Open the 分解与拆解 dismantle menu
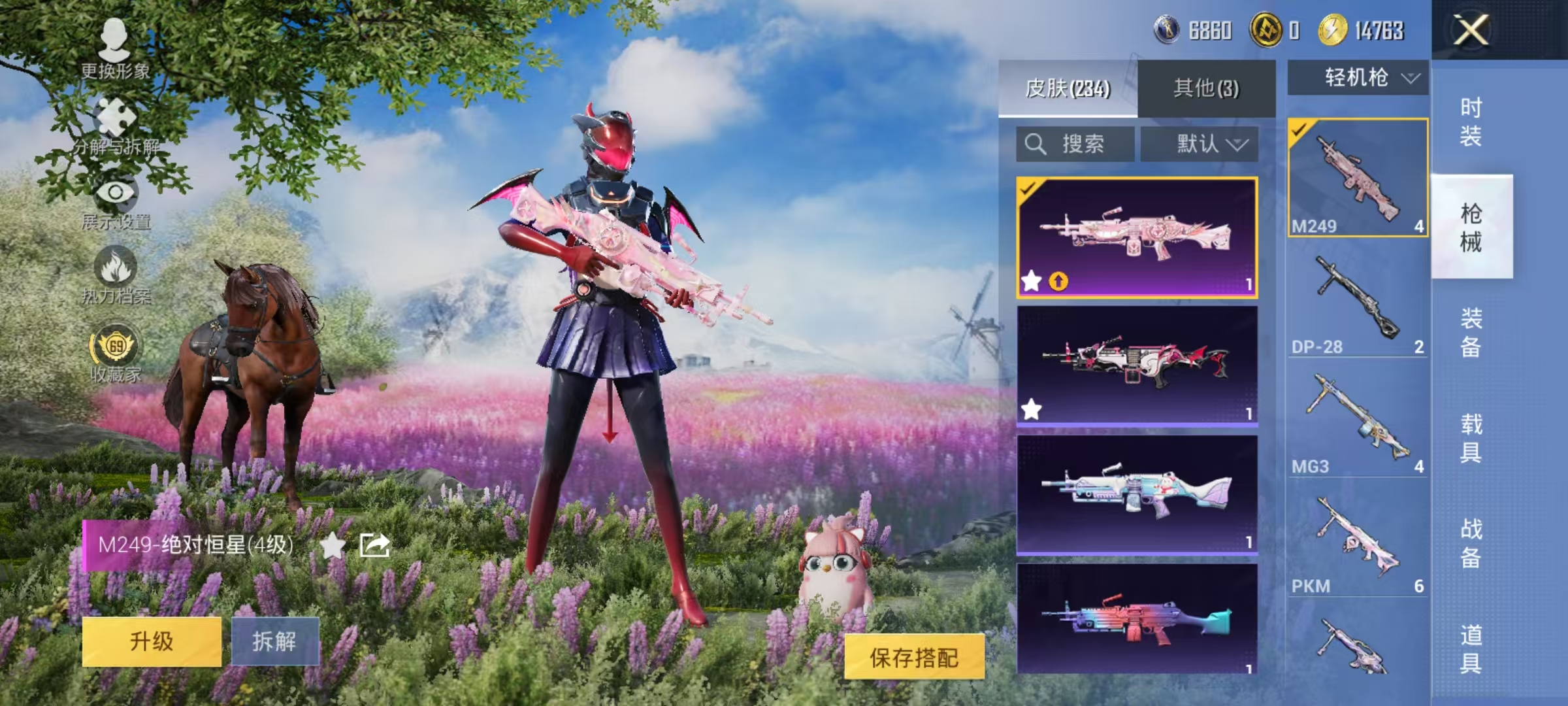The image size is (1568, 706). coord(116,127)
